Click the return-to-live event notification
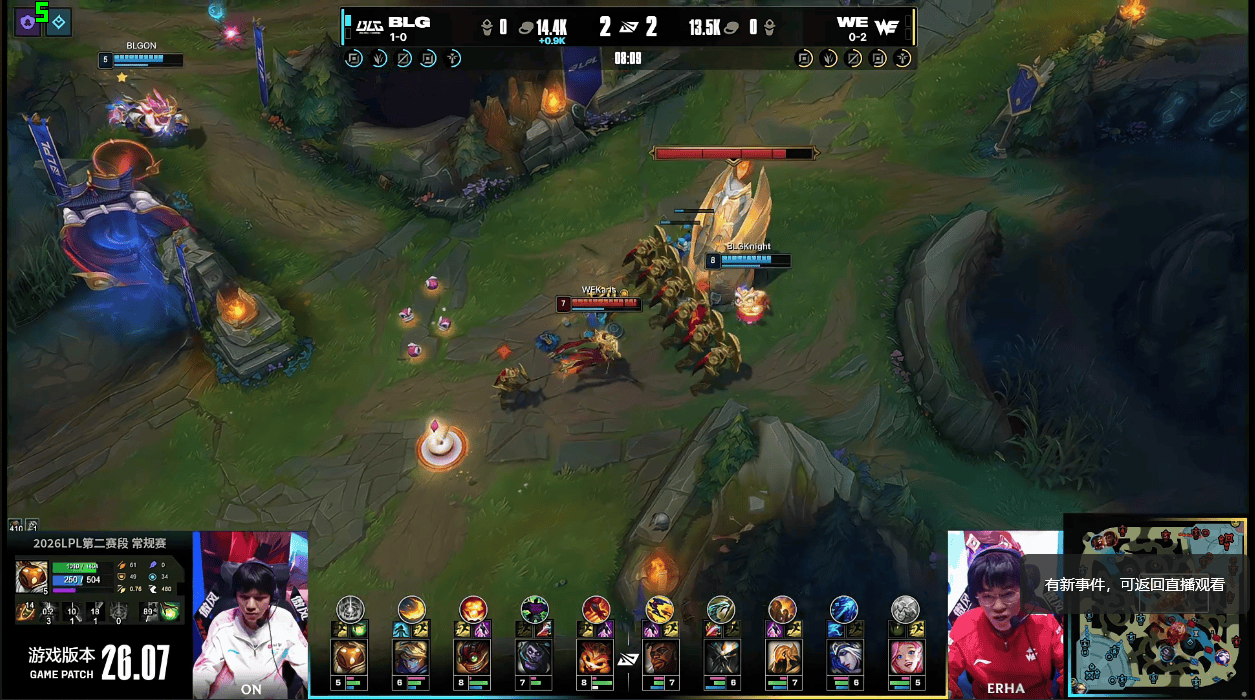The height and width of the screenshot is (700, 1255). point(1134,585)
